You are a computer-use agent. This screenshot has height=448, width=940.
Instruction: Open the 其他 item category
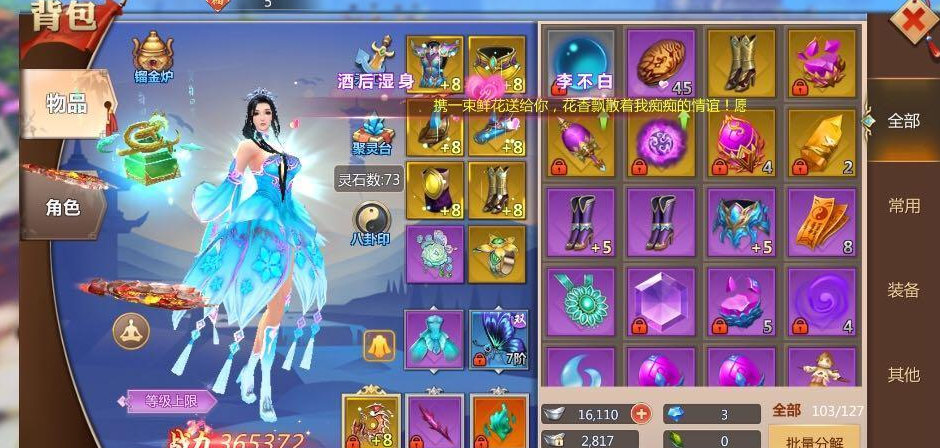(903, 375)
